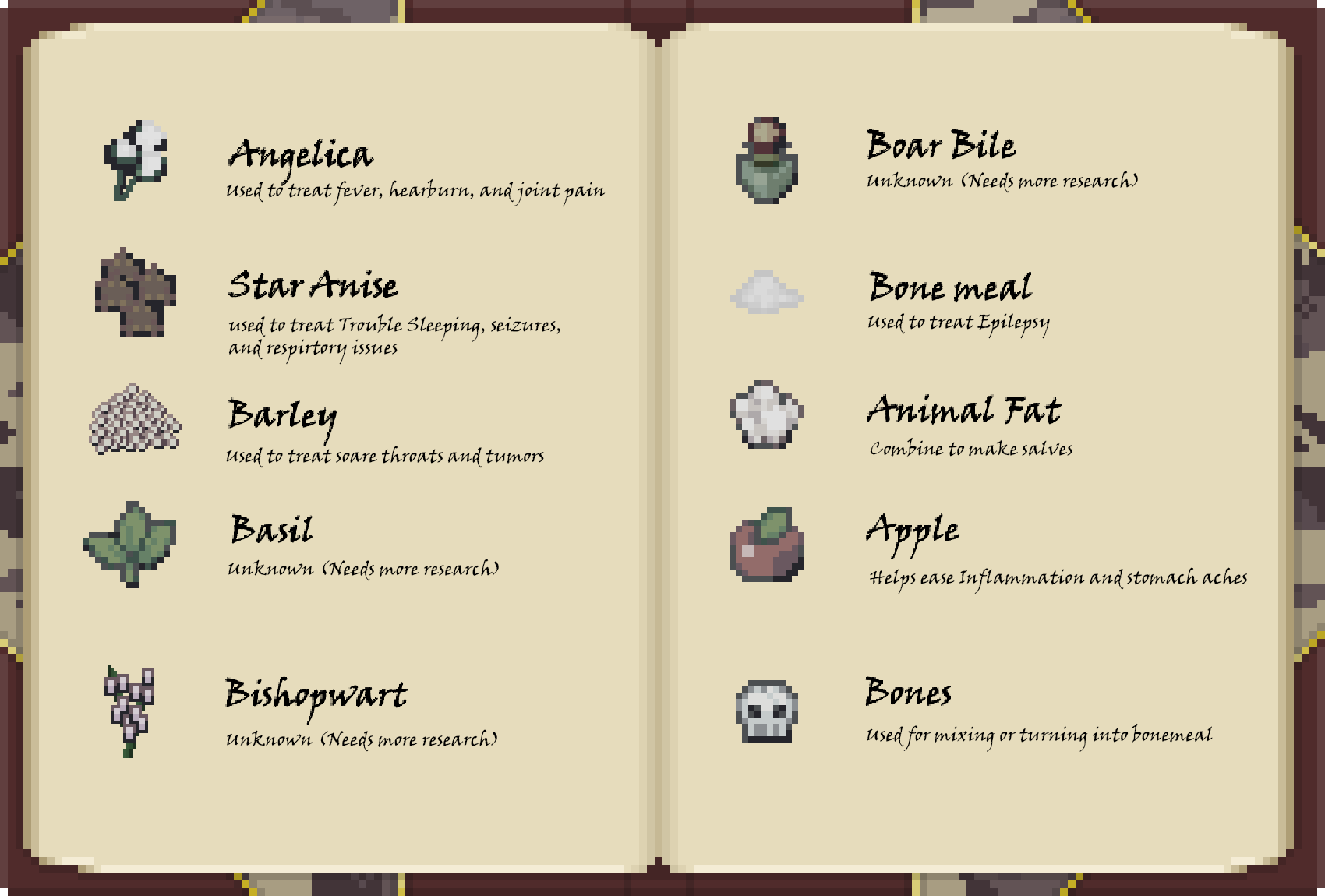This screenshot has width=1325, height=896.
Task: Click the Animal Fat white lump icon
Action: tap(766, 414)
